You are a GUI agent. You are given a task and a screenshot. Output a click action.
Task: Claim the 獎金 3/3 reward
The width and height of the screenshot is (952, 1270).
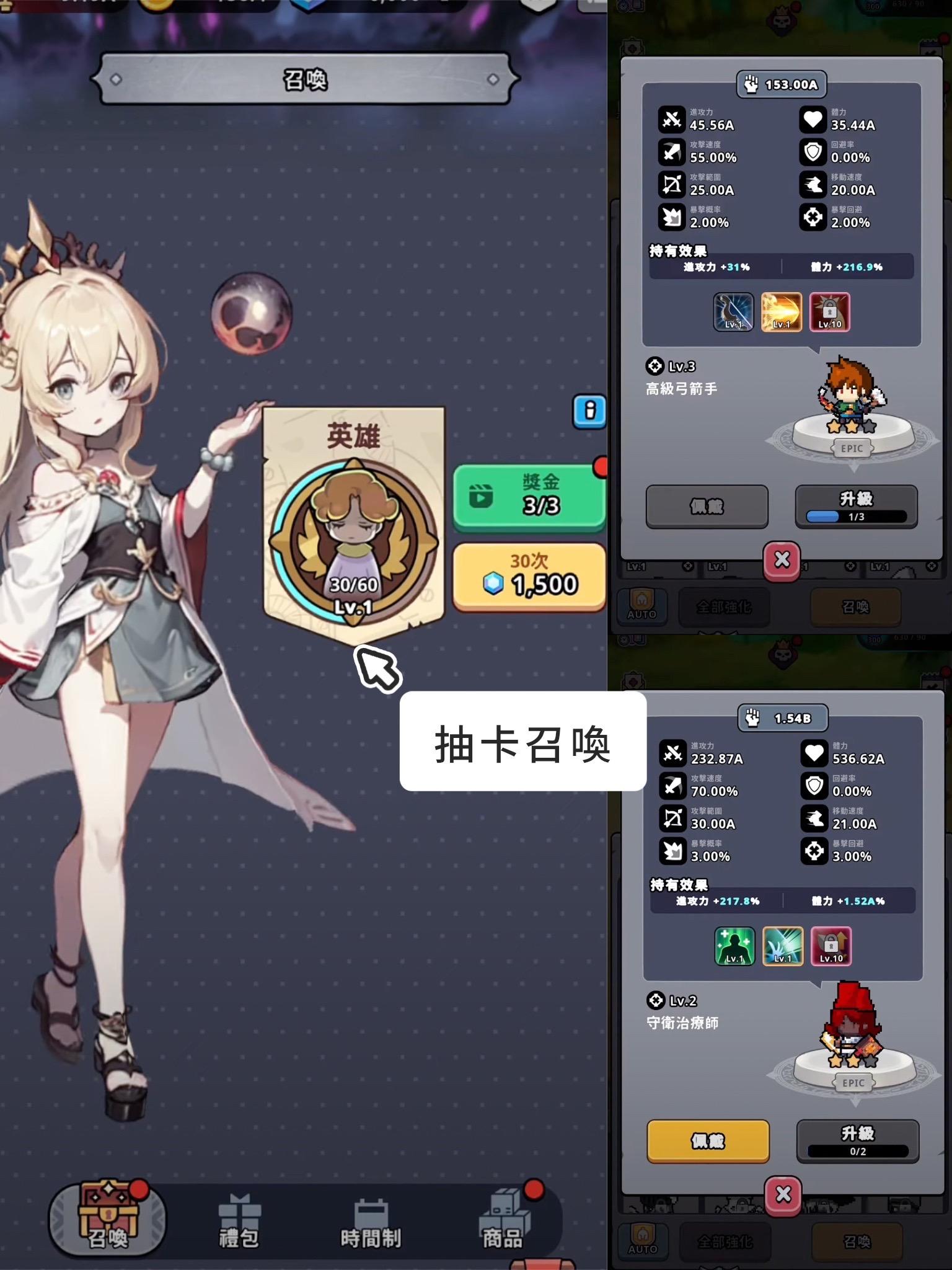[530, 496]
